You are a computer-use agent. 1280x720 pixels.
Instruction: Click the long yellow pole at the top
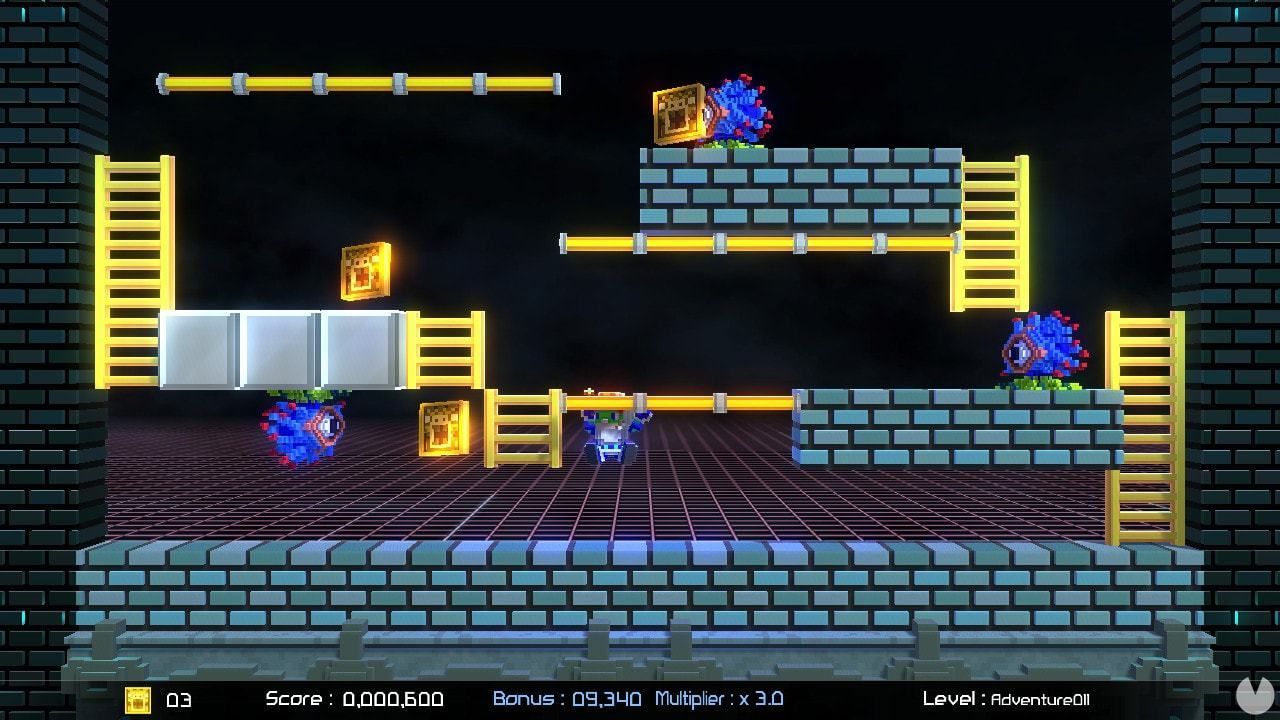click(x=360, y=82)
